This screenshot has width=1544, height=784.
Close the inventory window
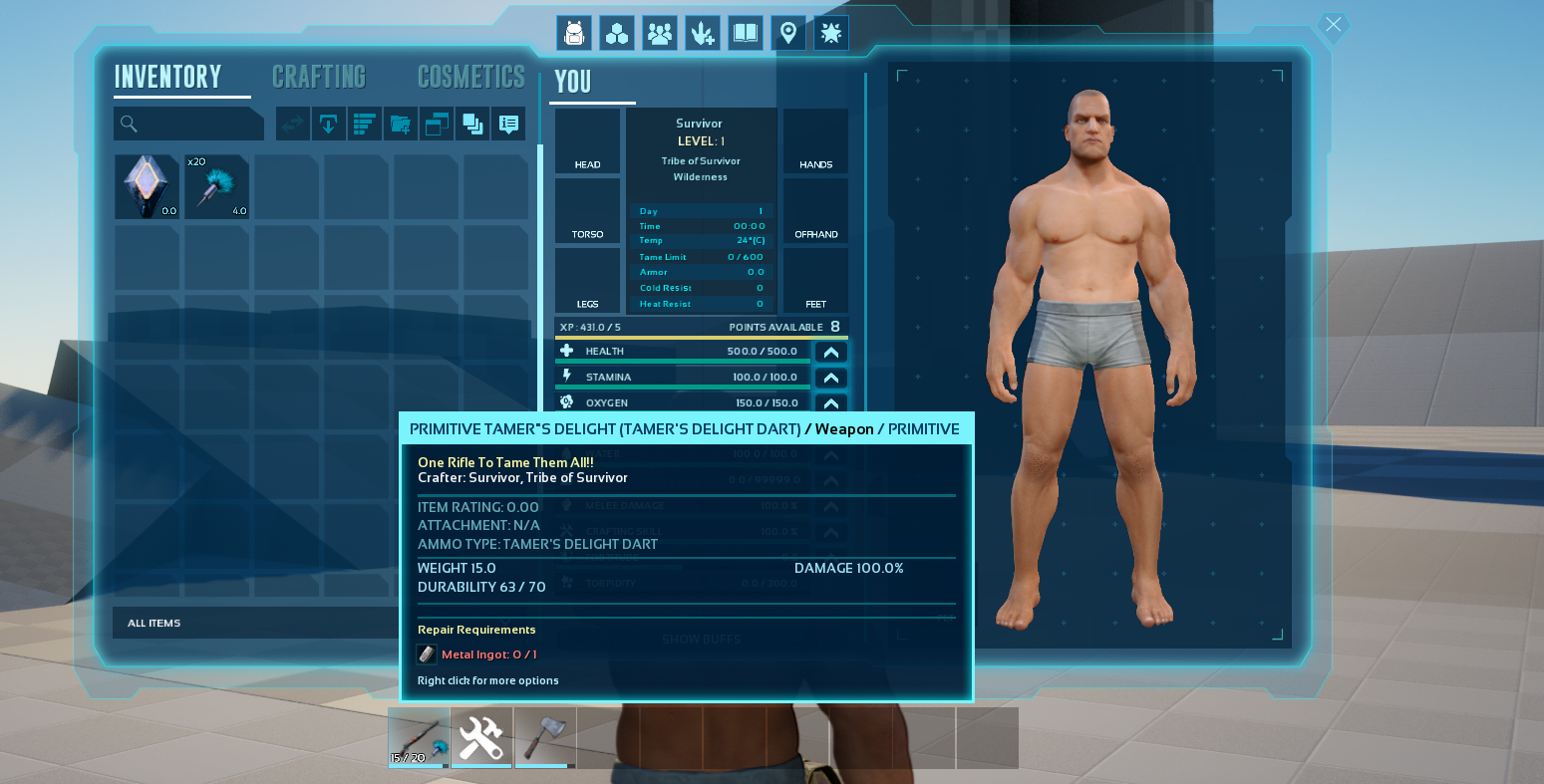[x=1333, y=25]
